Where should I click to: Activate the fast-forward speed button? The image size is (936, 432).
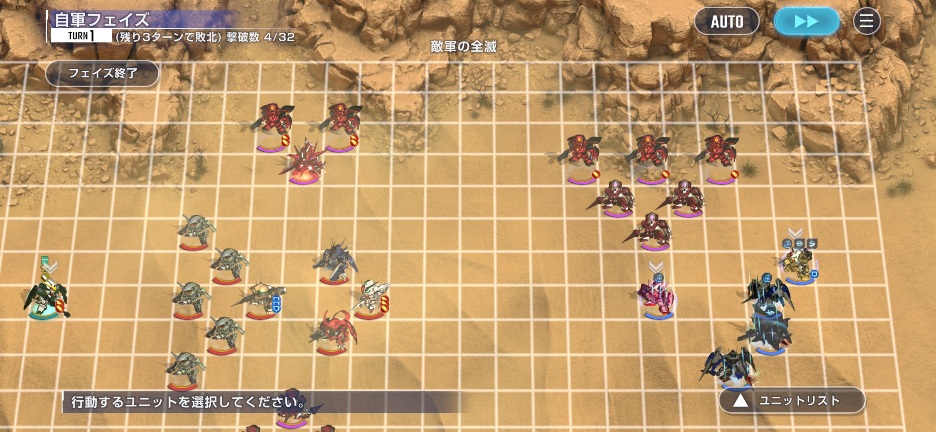[x=806, y=21]
